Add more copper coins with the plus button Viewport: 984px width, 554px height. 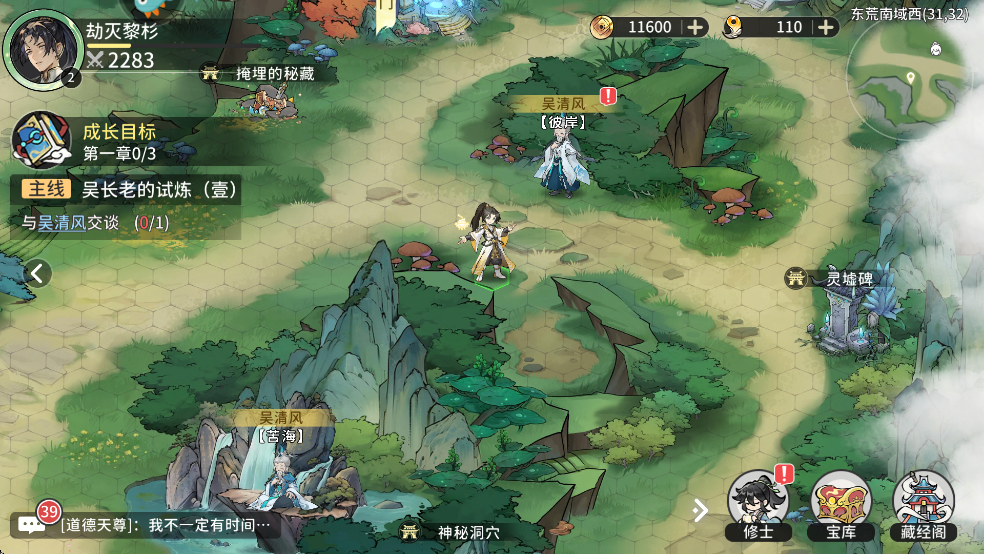click(x=695, y=27)
